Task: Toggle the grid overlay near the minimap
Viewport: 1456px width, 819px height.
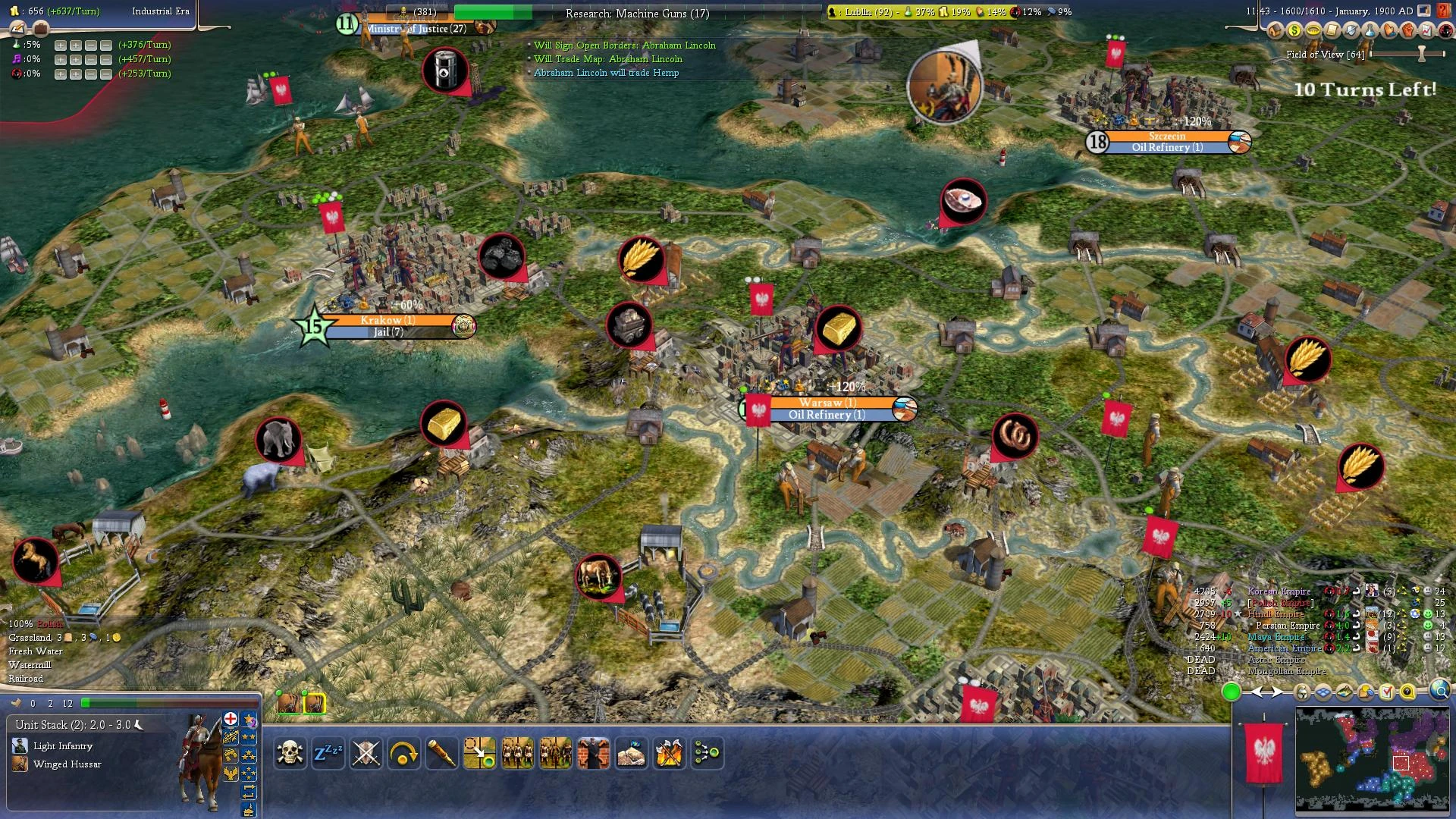Action: point(1323,692)
